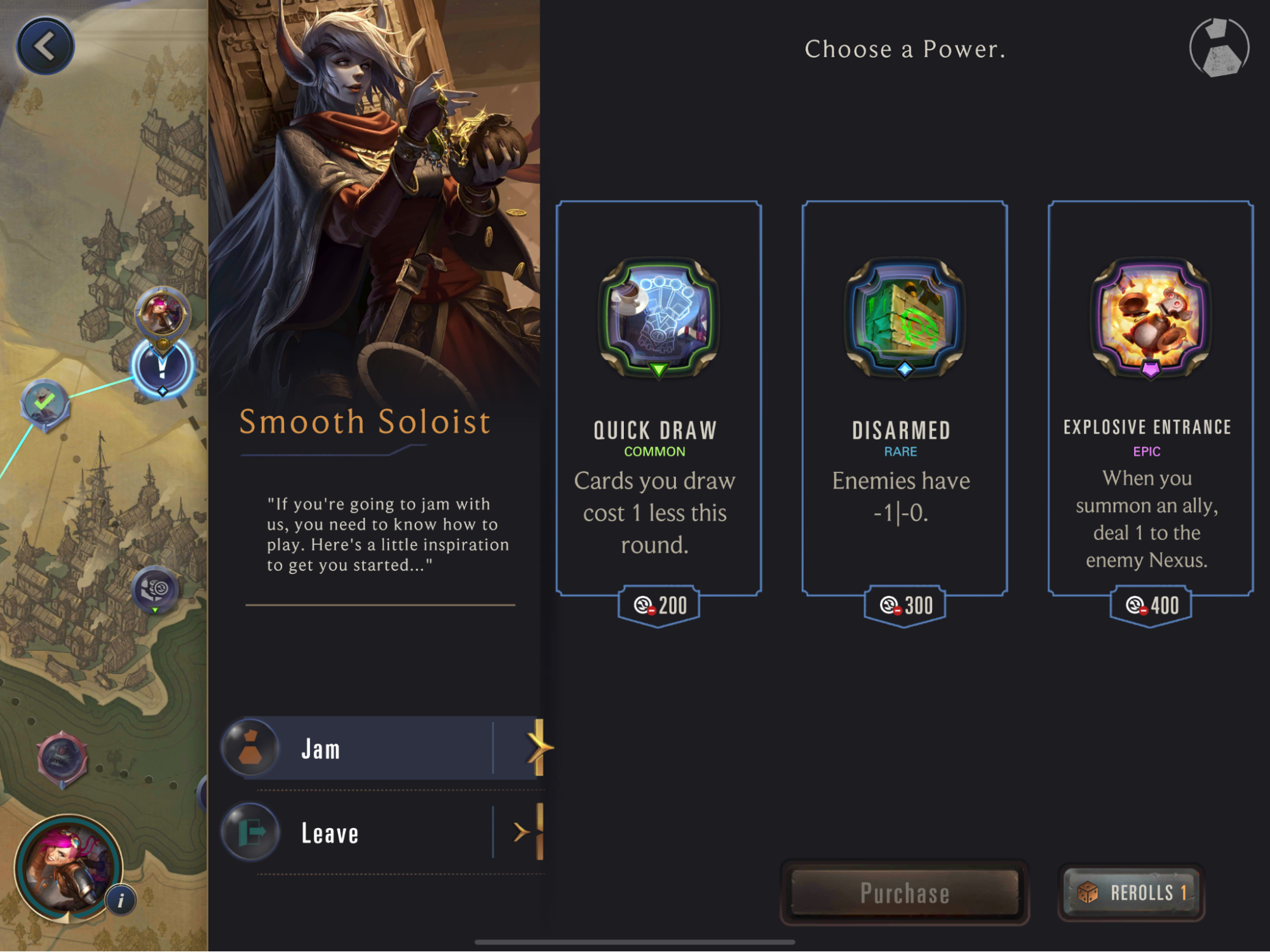Select the monster encounter map node
The image size is (1270, 952).
tap(62, 758)
